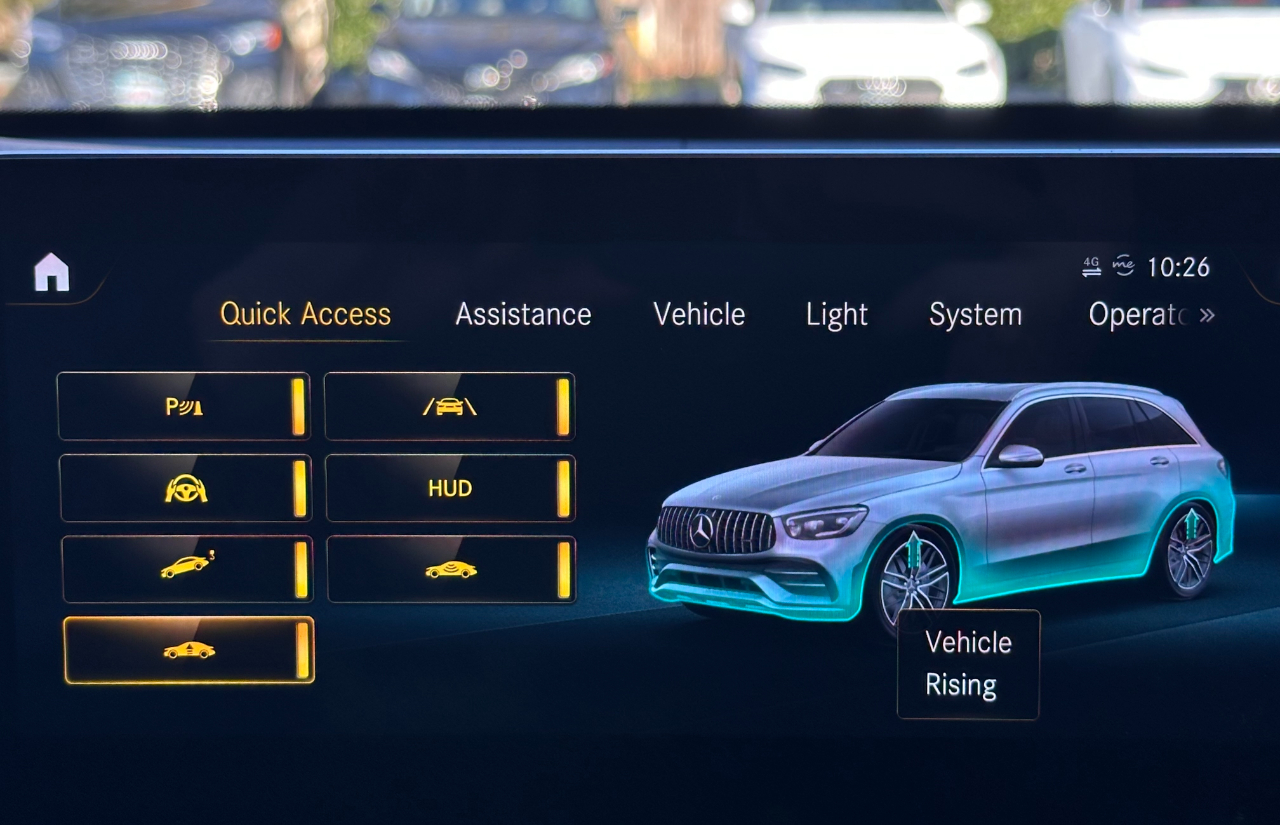
Task: Tap the 4G data connection indicator
Action: (1090, 263)
